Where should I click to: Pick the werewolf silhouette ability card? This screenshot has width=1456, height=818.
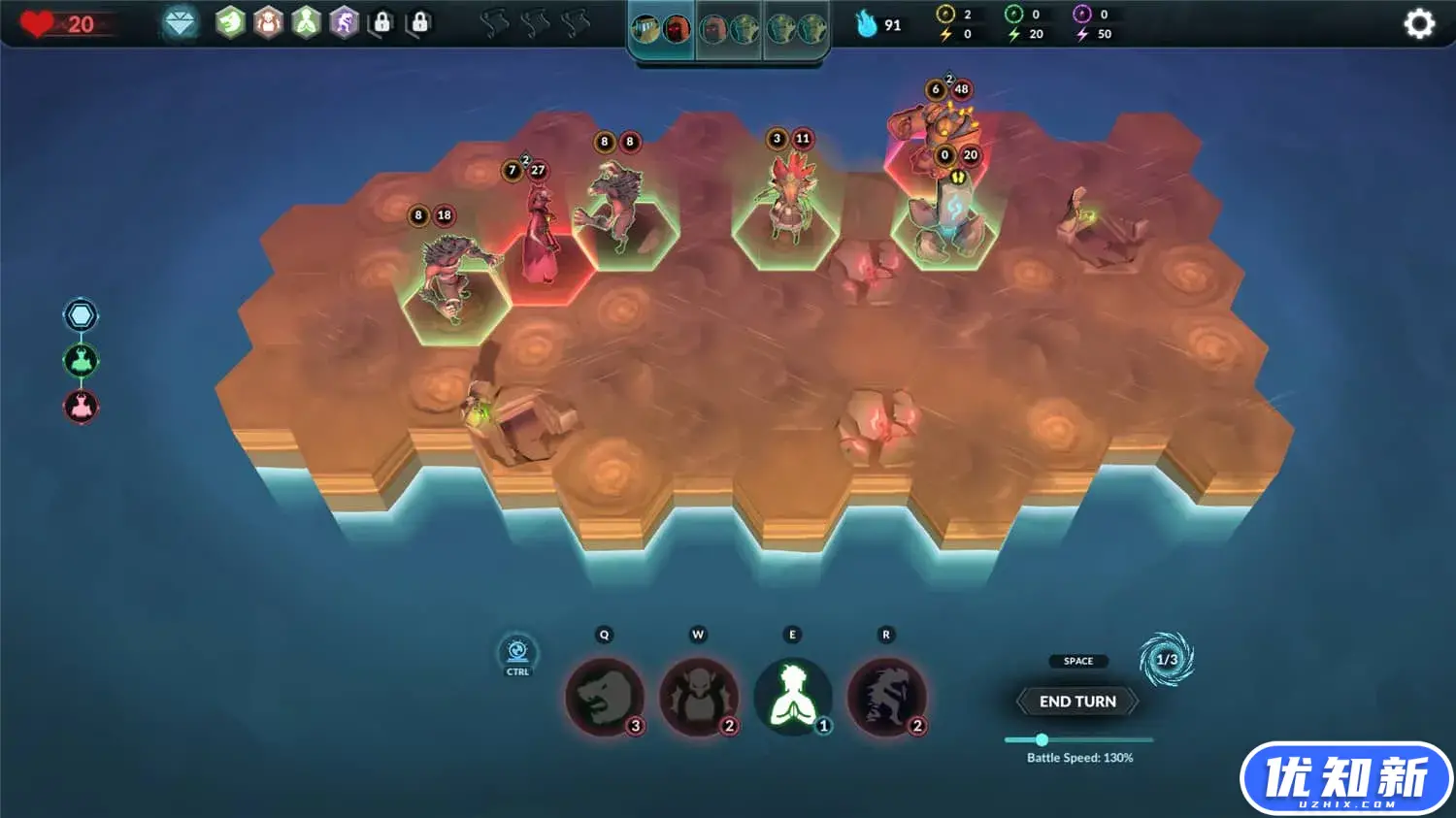885,697
